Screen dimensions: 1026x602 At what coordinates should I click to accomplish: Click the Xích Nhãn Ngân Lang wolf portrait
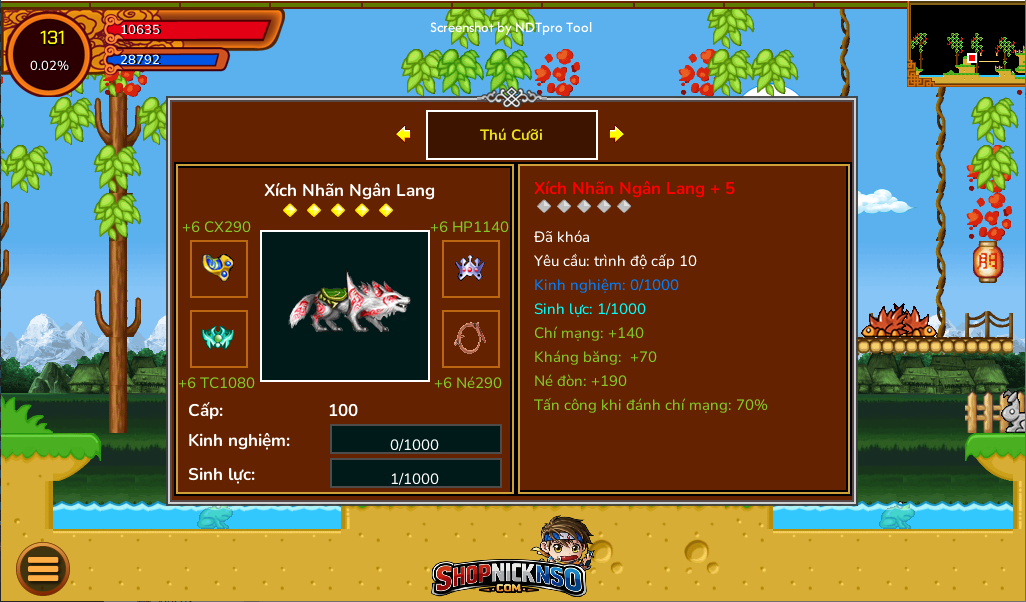tap(345, 306)
